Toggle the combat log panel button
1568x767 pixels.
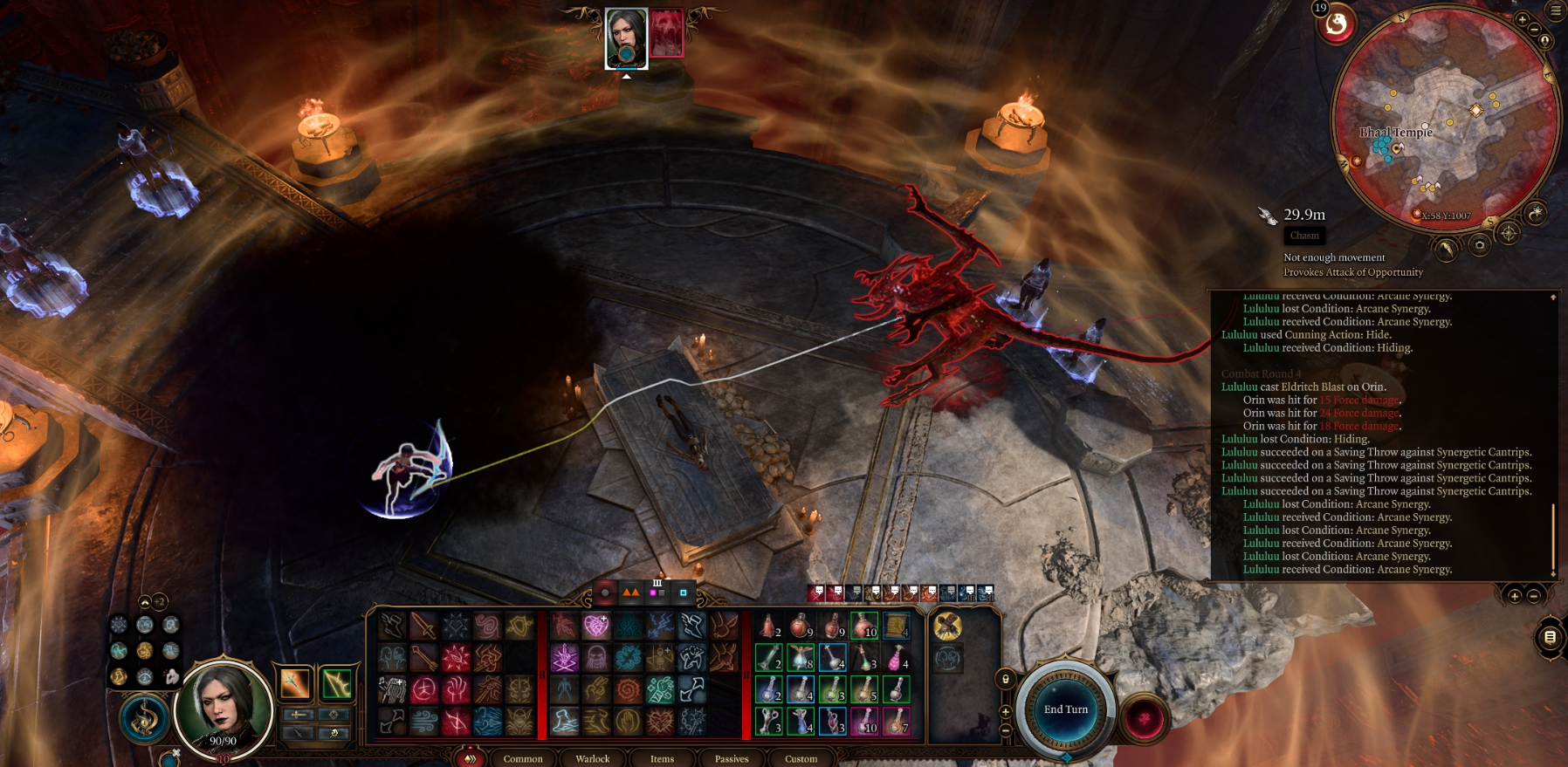1550,637
